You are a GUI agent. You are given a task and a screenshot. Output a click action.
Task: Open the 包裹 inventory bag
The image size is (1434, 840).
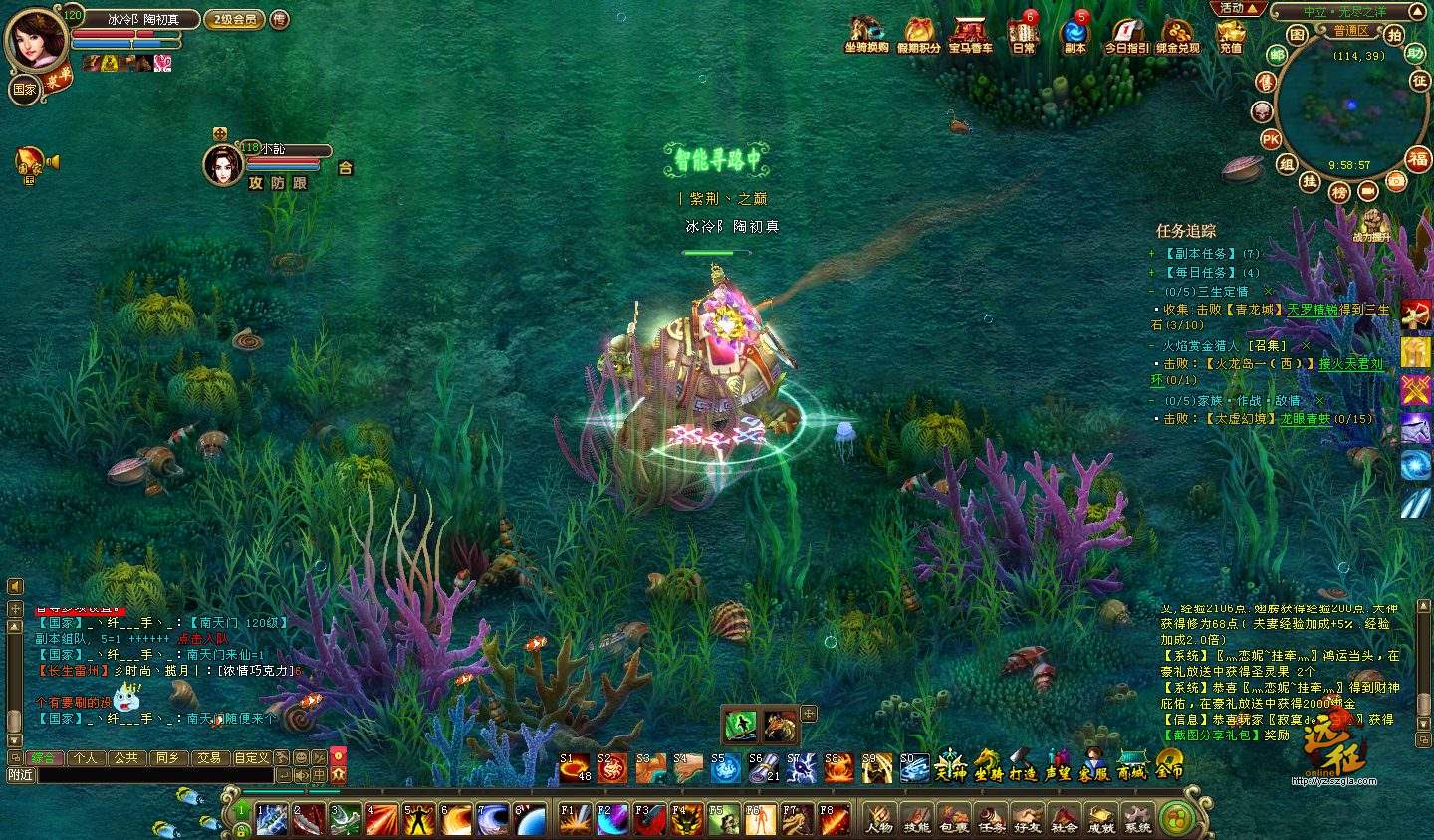click(953, 818)
